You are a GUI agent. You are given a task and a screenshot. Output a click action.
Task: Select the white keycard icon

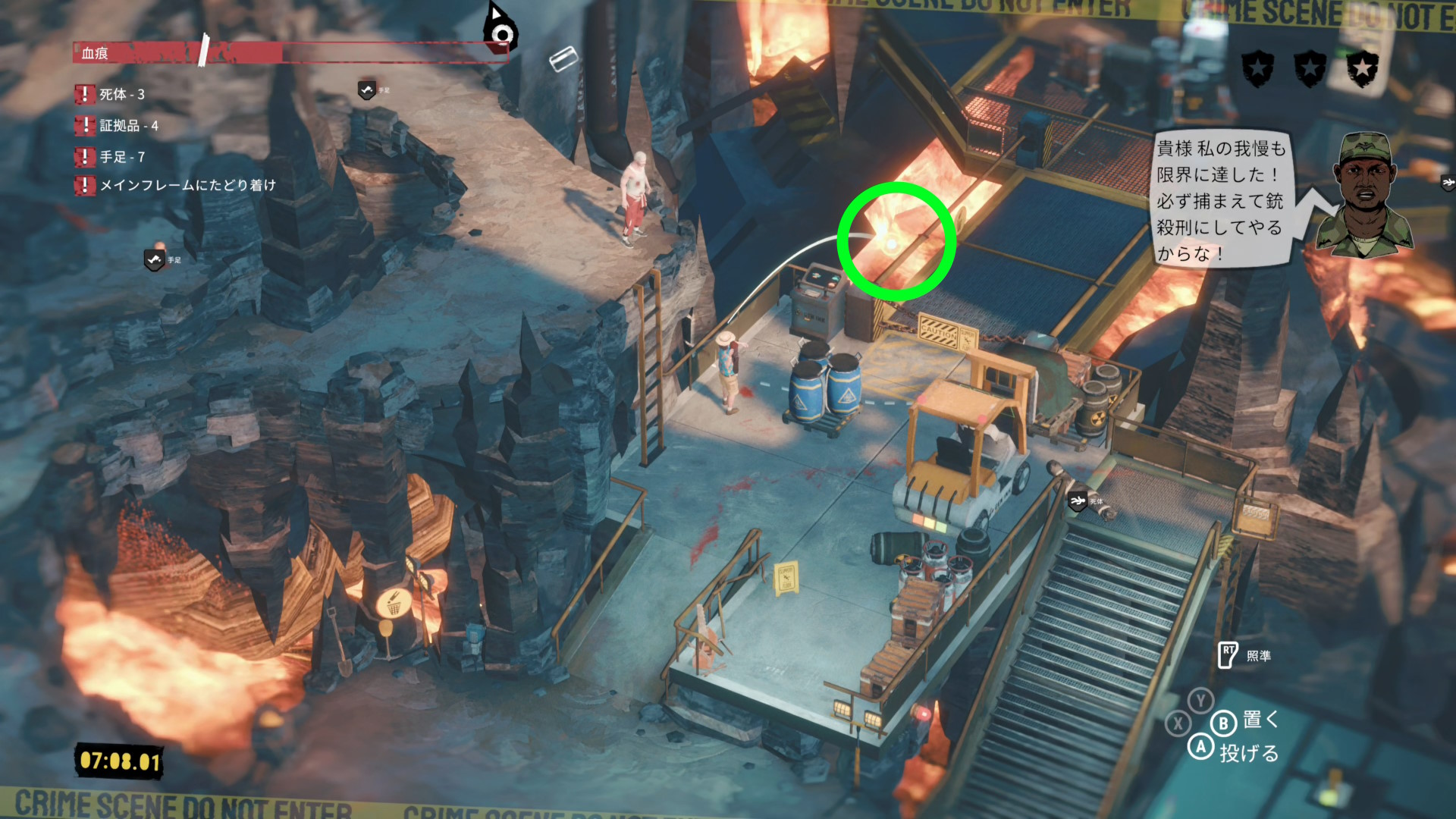(563, 58)
